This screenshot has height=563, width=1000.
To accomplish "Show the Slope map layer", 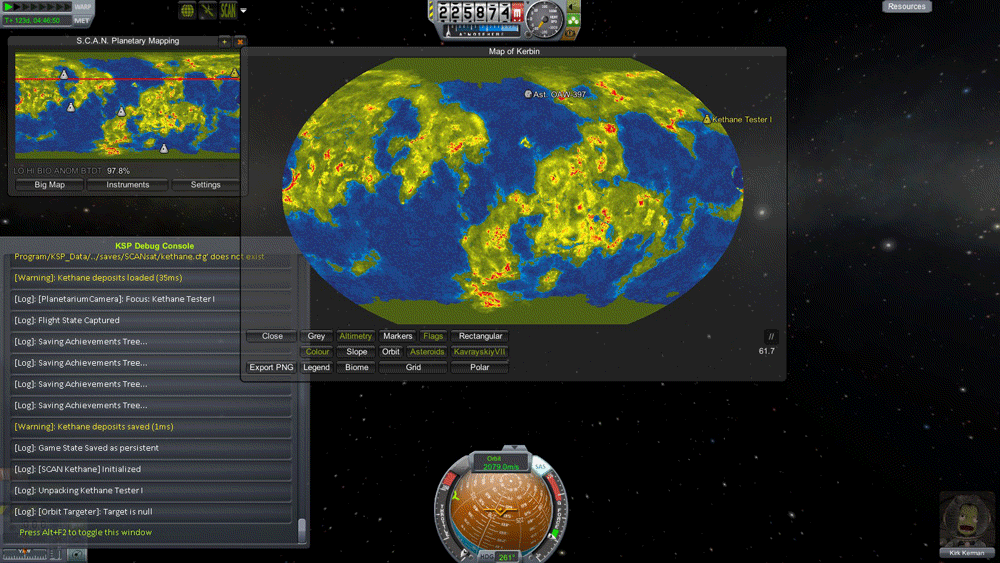I will point(356,352).
